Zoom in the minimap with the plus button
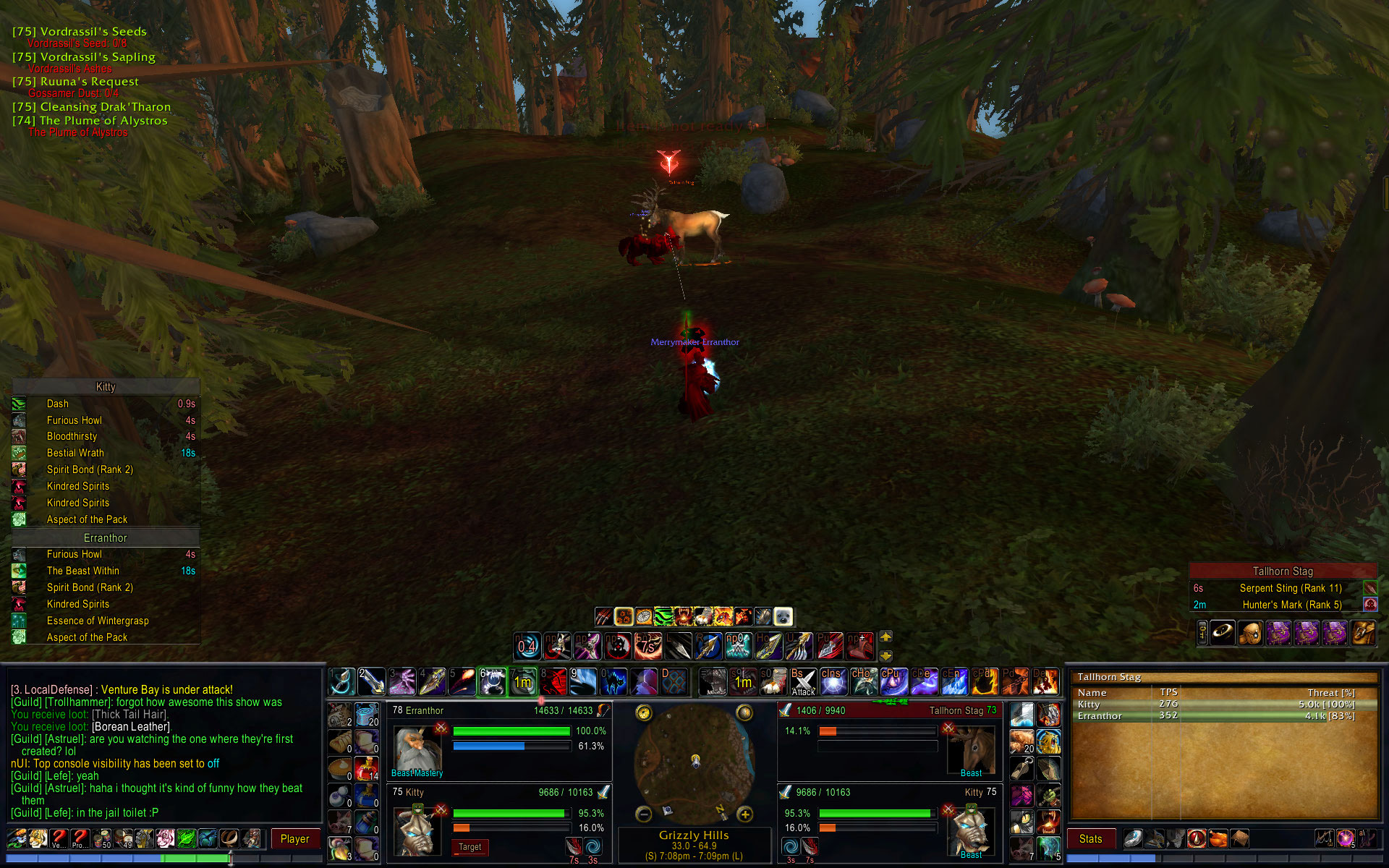Viewport: 1389px width, 868px height. (x=745, y=815)
